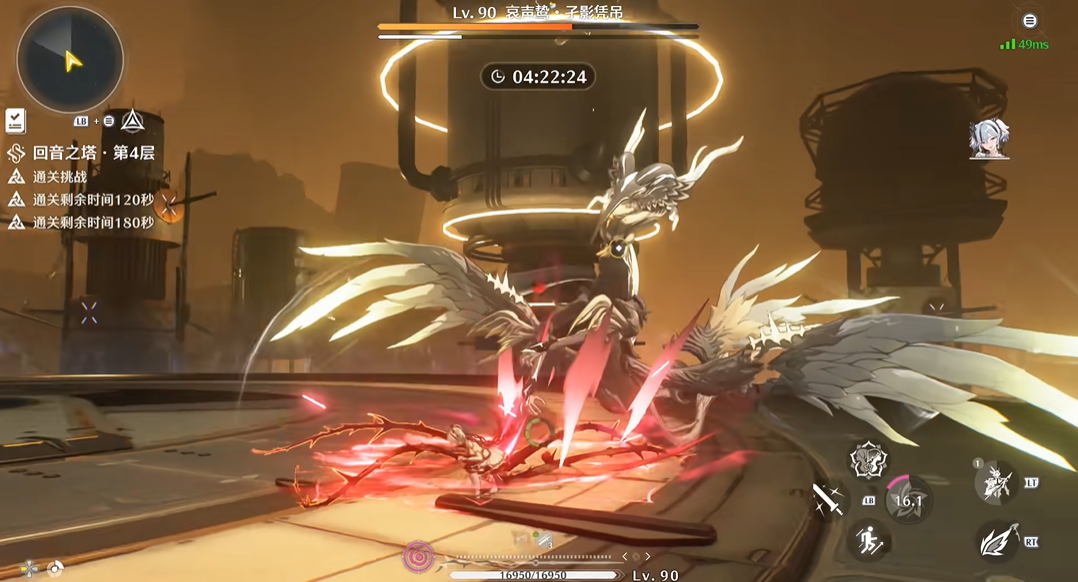Open the top-right hamburger menu button
The height and width of the screenshot is (582, 1078).
(x=1029, y=21)
